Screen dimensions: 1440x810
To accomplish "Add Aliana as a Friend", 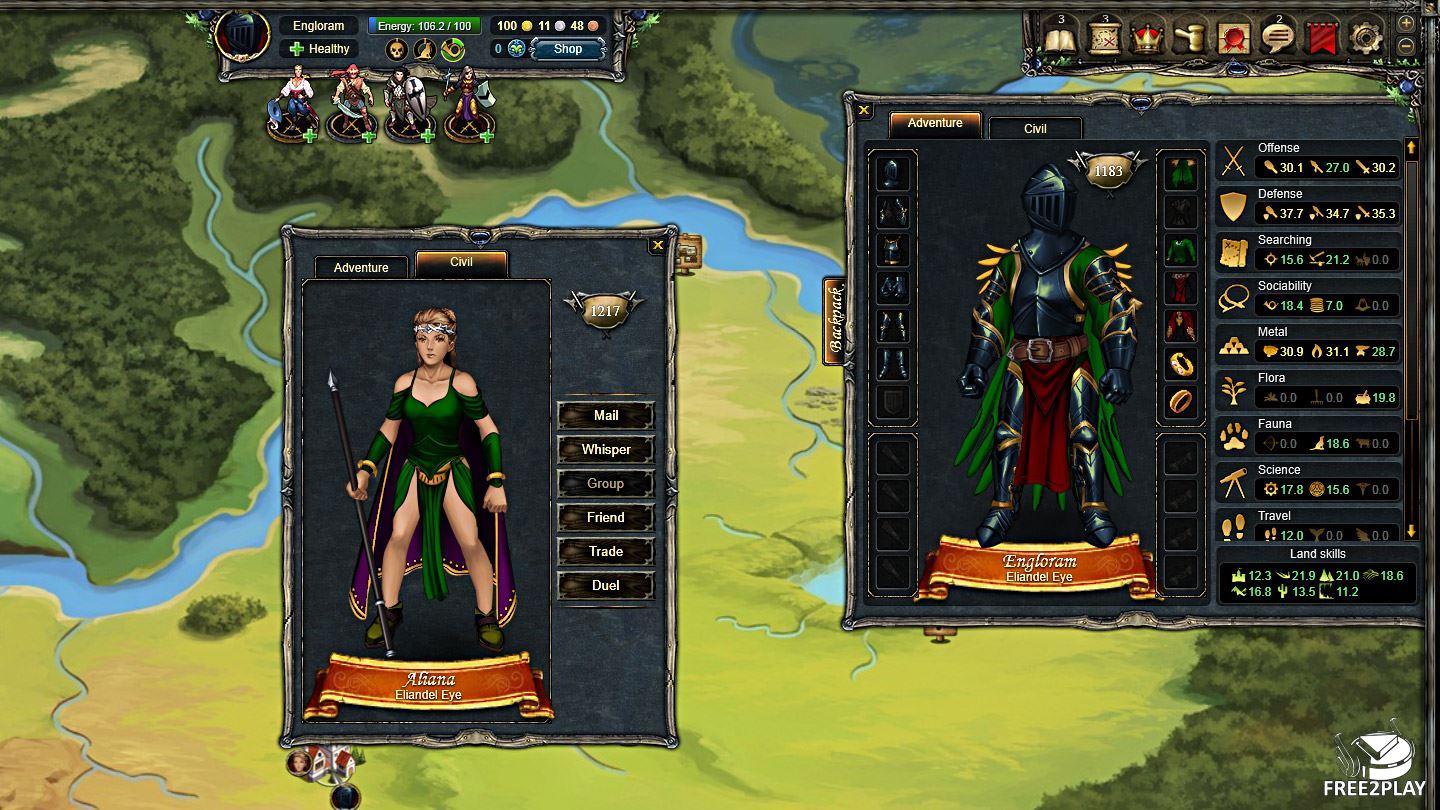I will [606, 517].
